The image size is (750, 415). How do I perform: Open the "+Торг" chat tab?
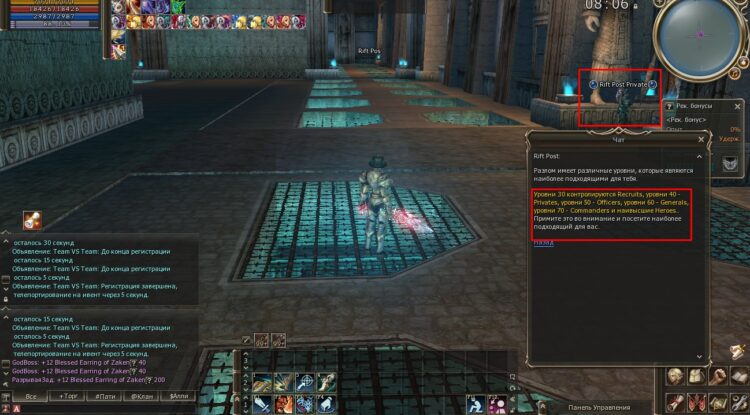[x=68, y=396]
